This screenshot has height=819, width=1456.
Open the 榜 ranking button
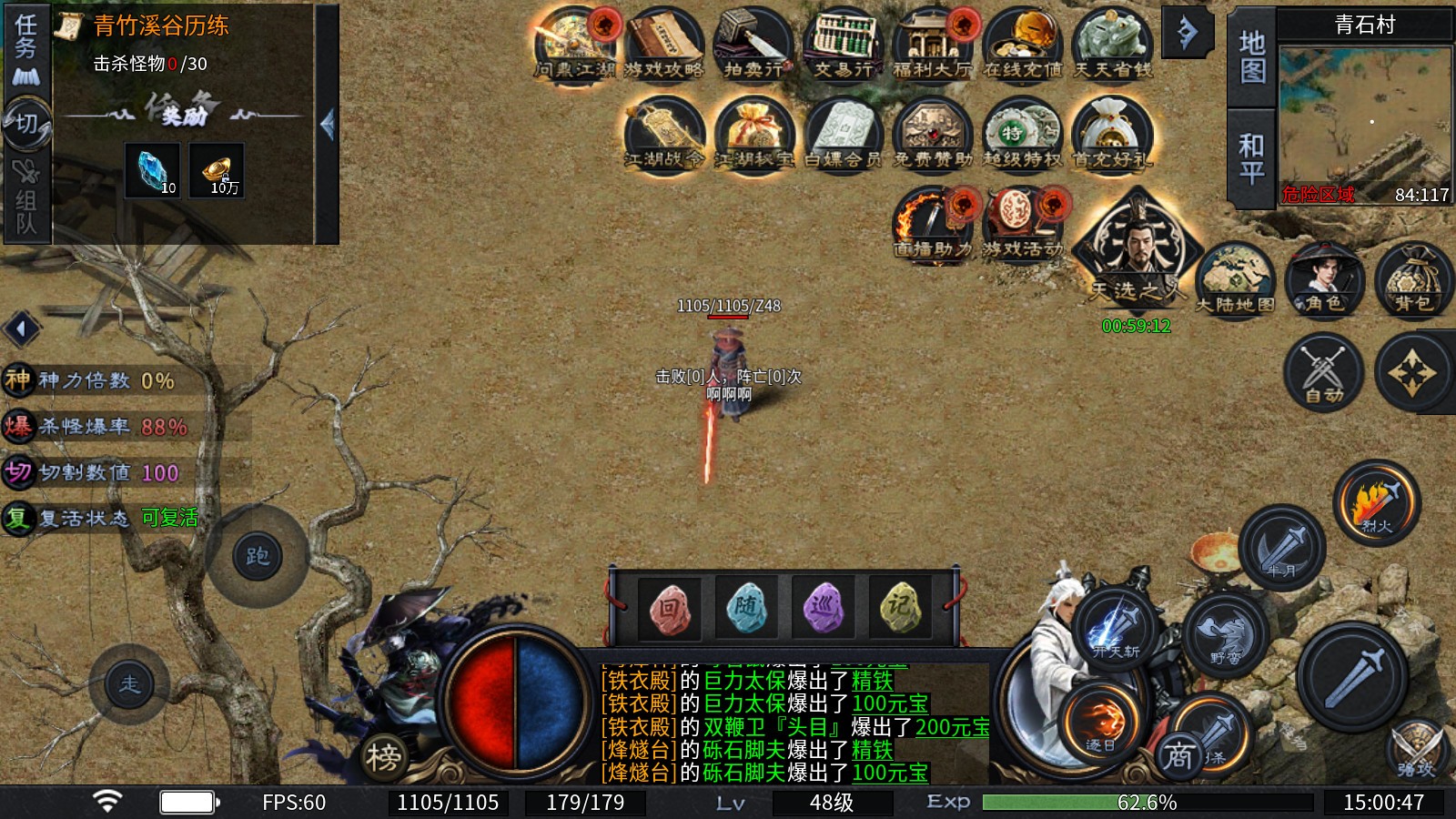pos(383,756)
